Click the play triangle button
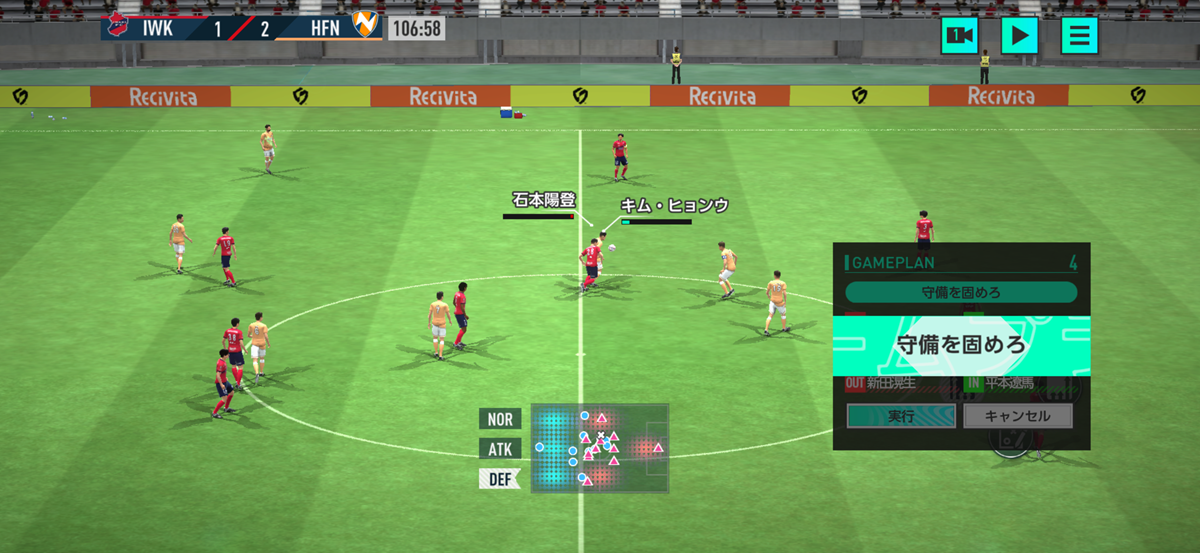This screenshot has height=553, width=1200. (x=1019, y=36)
